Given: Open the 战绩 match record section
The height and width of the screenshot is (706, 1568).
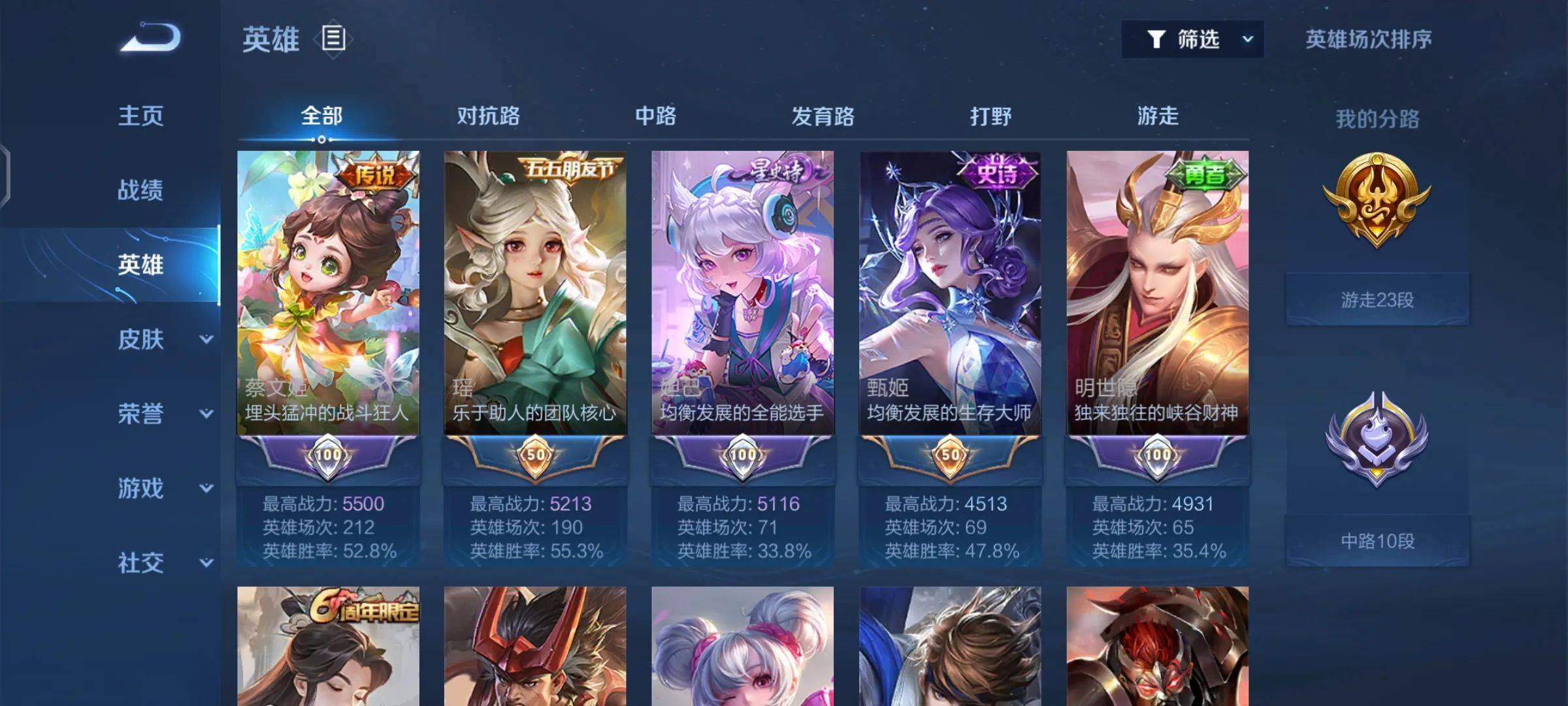Looking at the screenshot, I should (140, 190).
